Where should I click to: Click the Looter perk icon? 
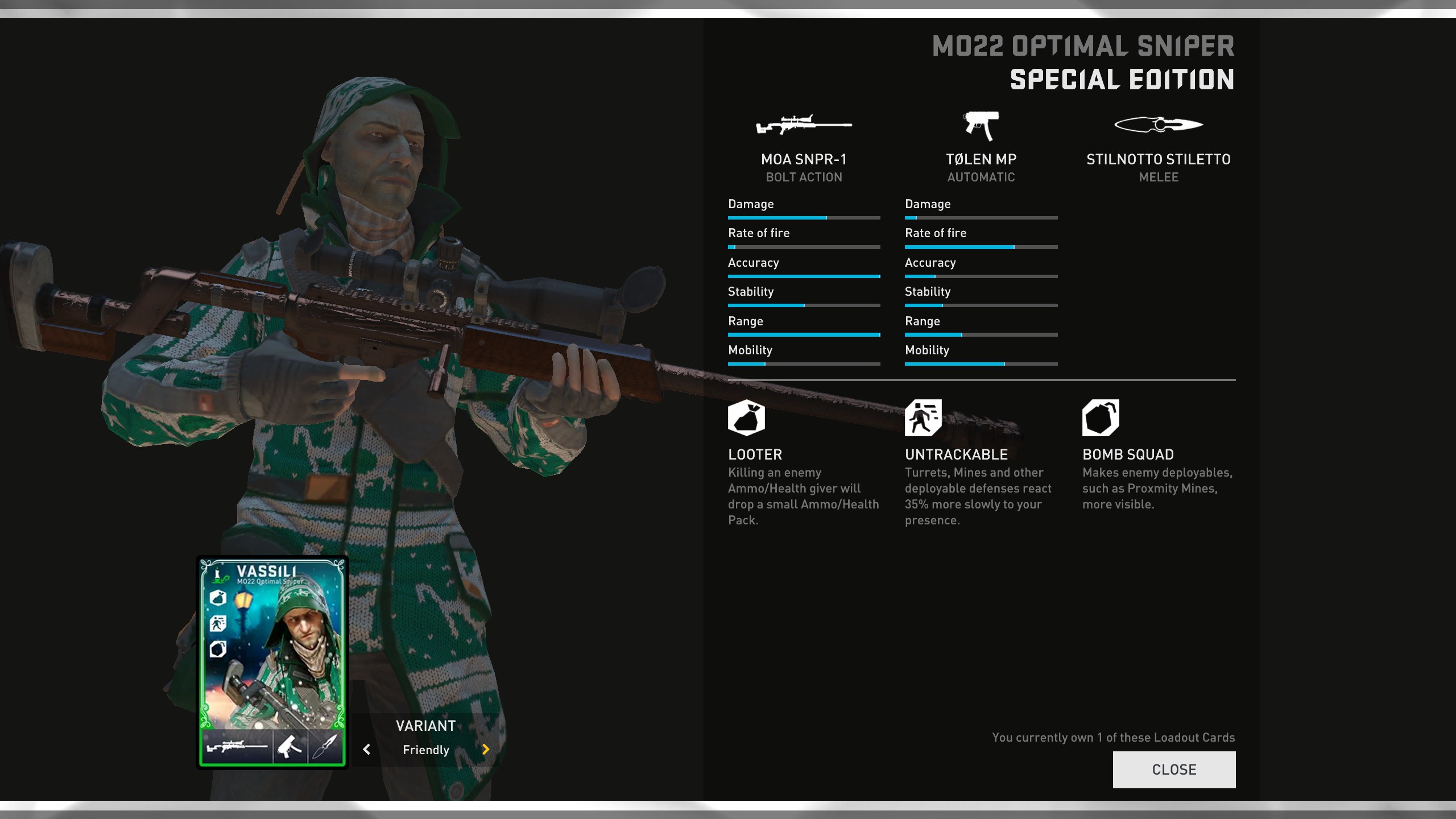pos(746,418)
